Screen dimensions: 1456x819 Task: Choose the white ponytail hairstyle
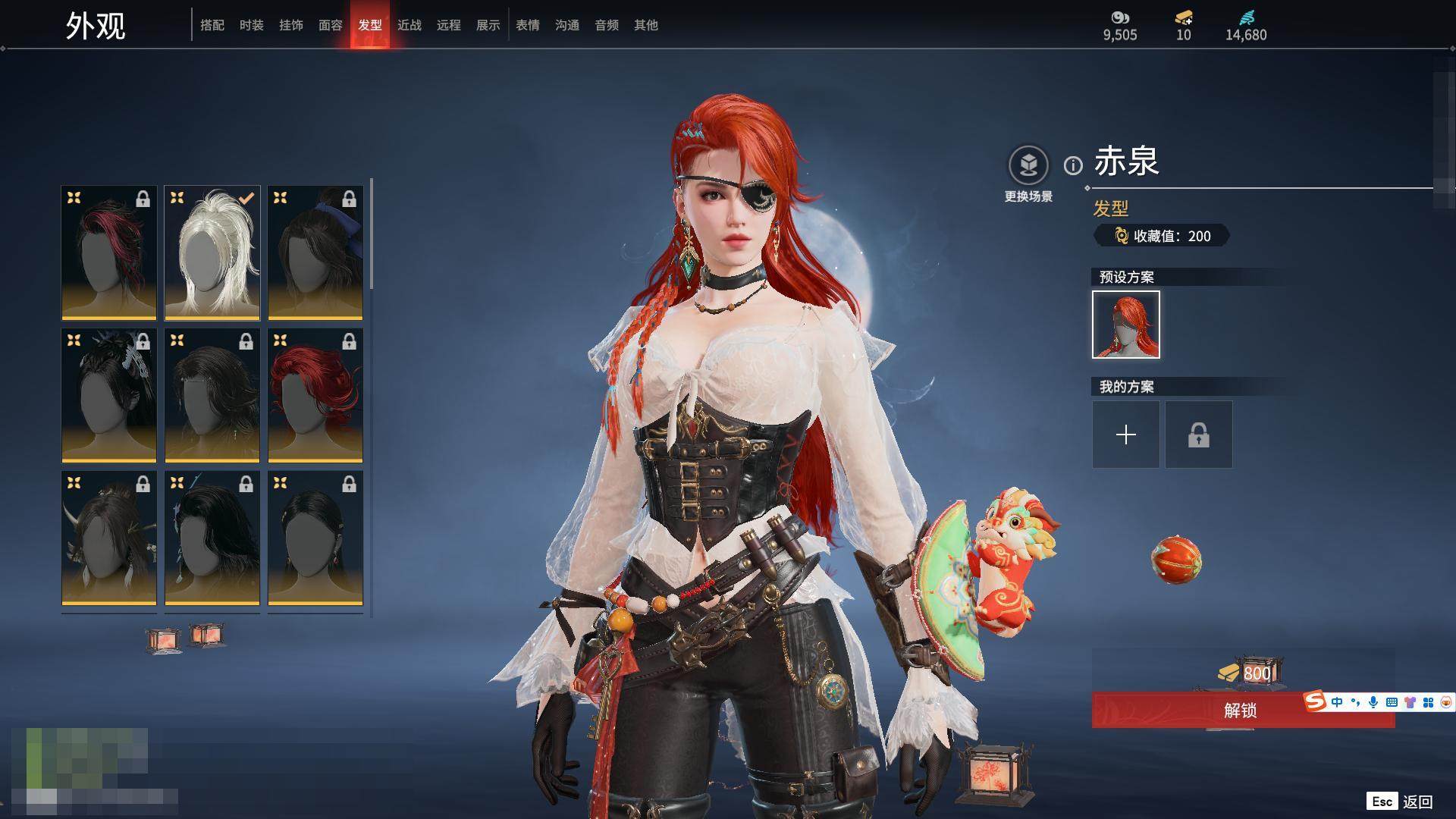(x=212, y=253)
